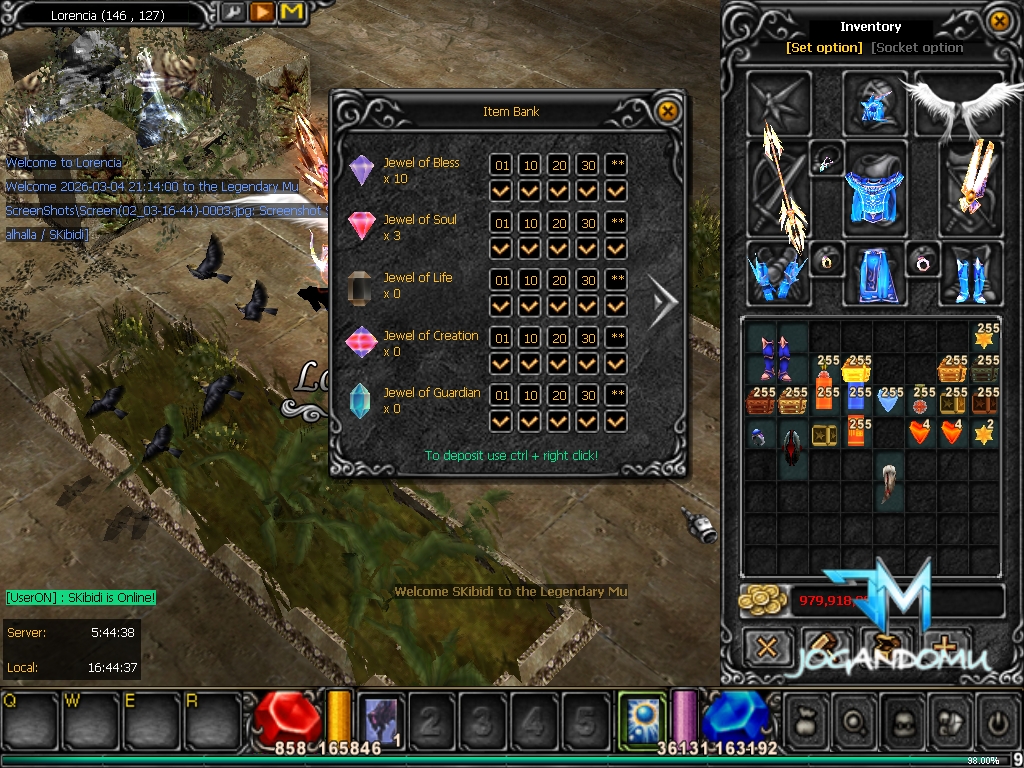Click the ** button for Jewel of Guardian
This screenshot has width=1024, height=768.
click(617, 395)
